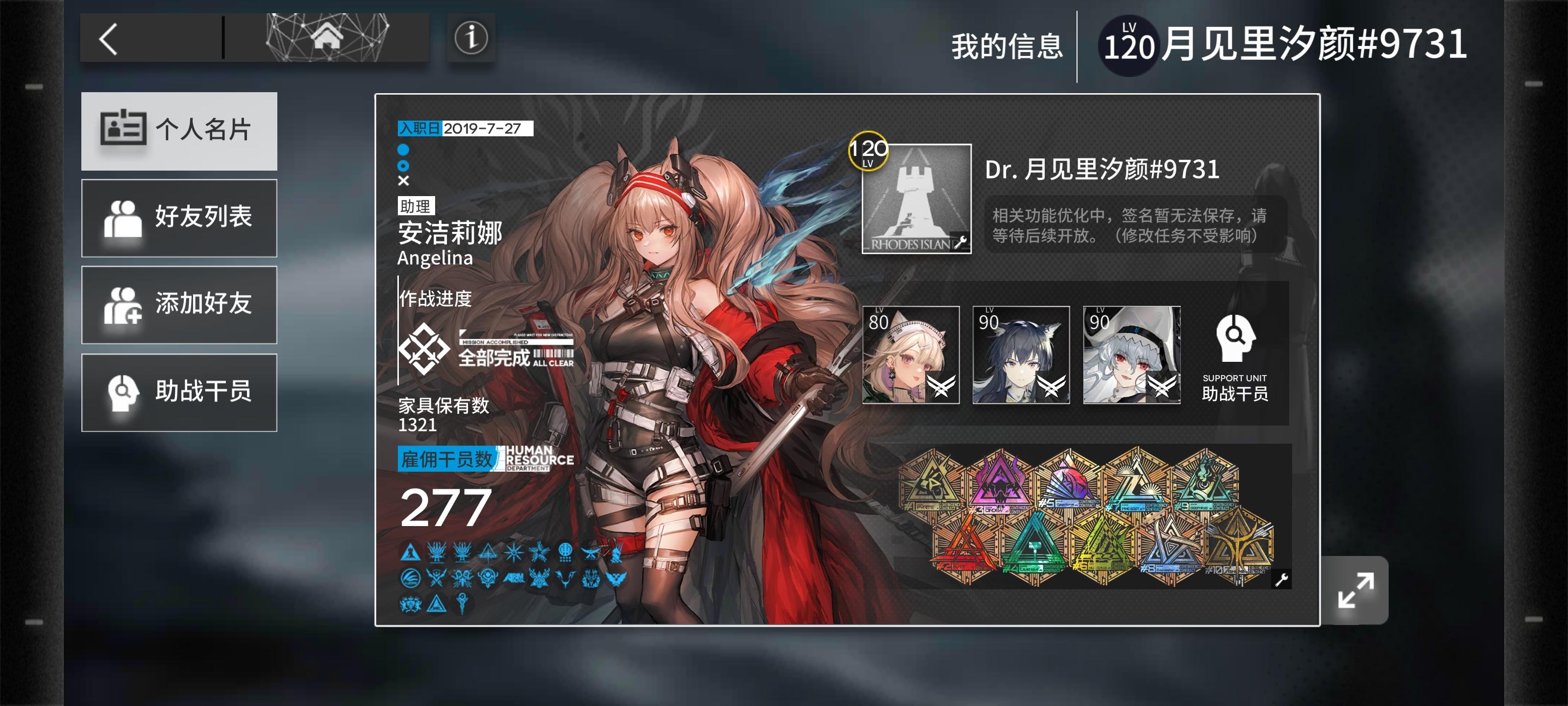Switch to the 添加好友 tab
This screenshot has height=706, width=1568.
point(178,304)
